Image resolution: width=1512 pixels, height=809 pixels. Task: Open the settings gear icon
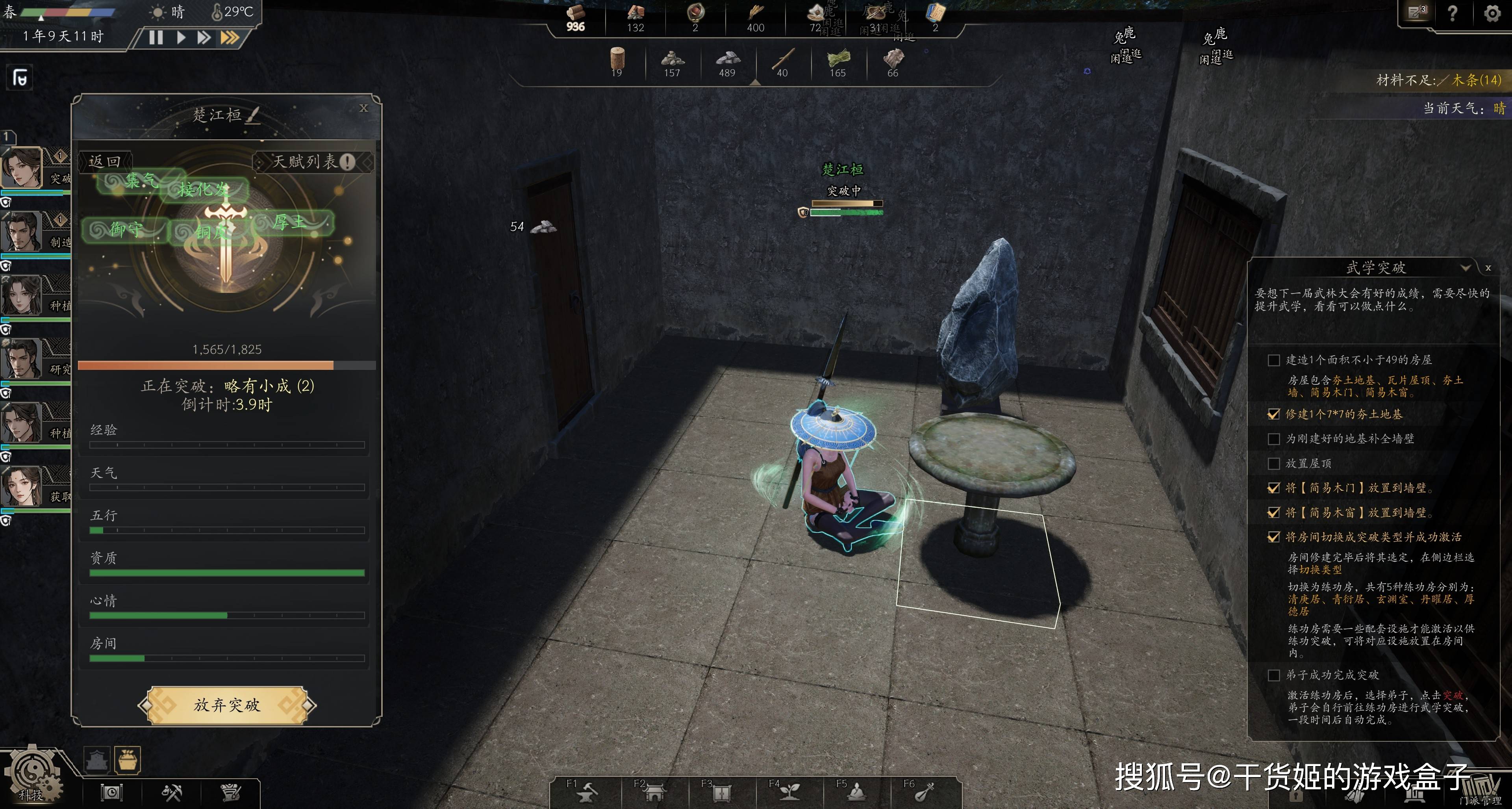(x=1492, y=13)
